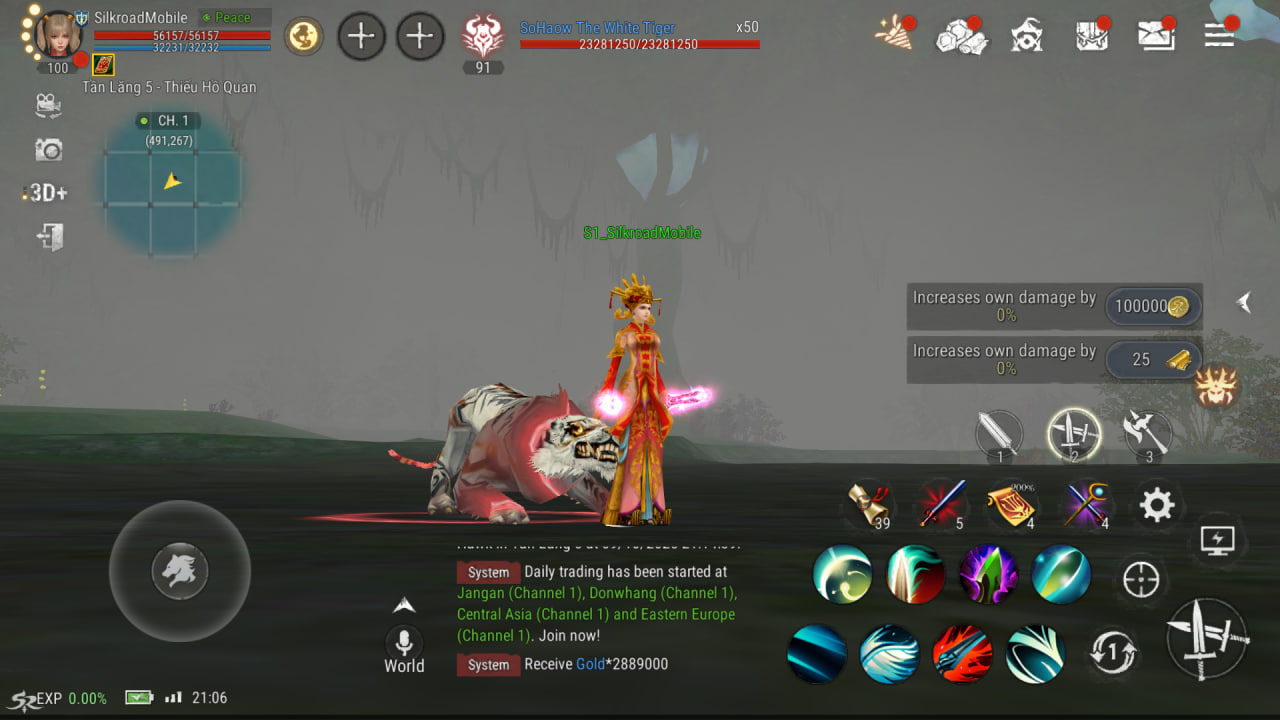Open the circular minimap
The width and height of the screenshot is (1280, 720).
[171, 186]
